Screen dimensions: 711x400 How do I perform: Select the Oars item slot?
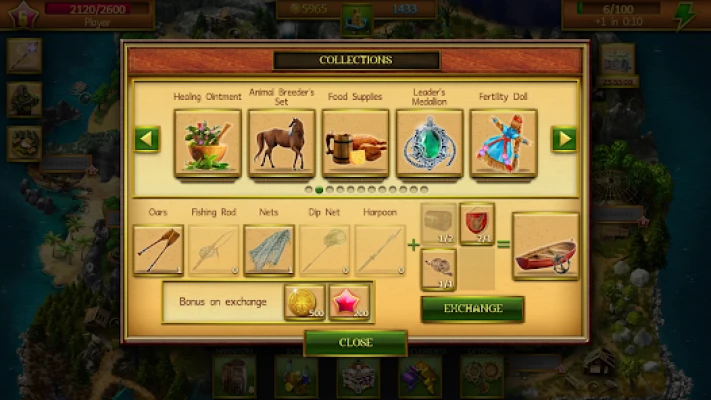click(x=158, y=250)
